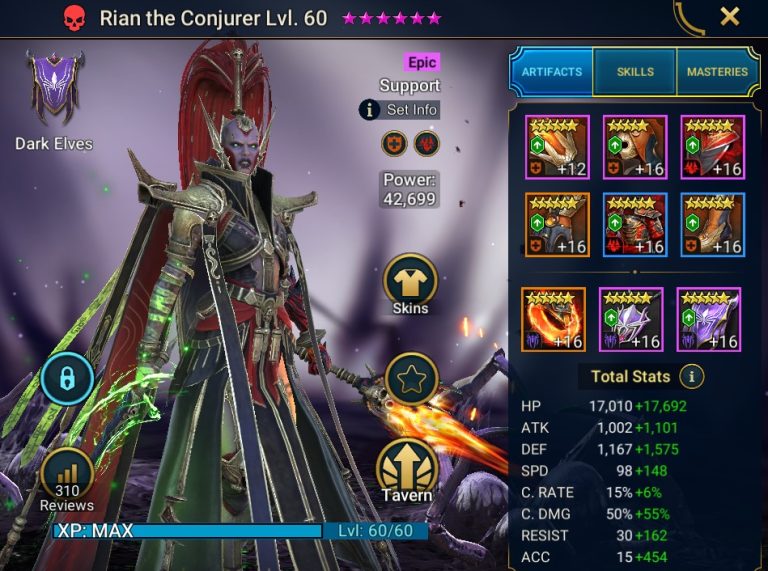
Task: Close the champion info screen
Action: click(730, 17)
